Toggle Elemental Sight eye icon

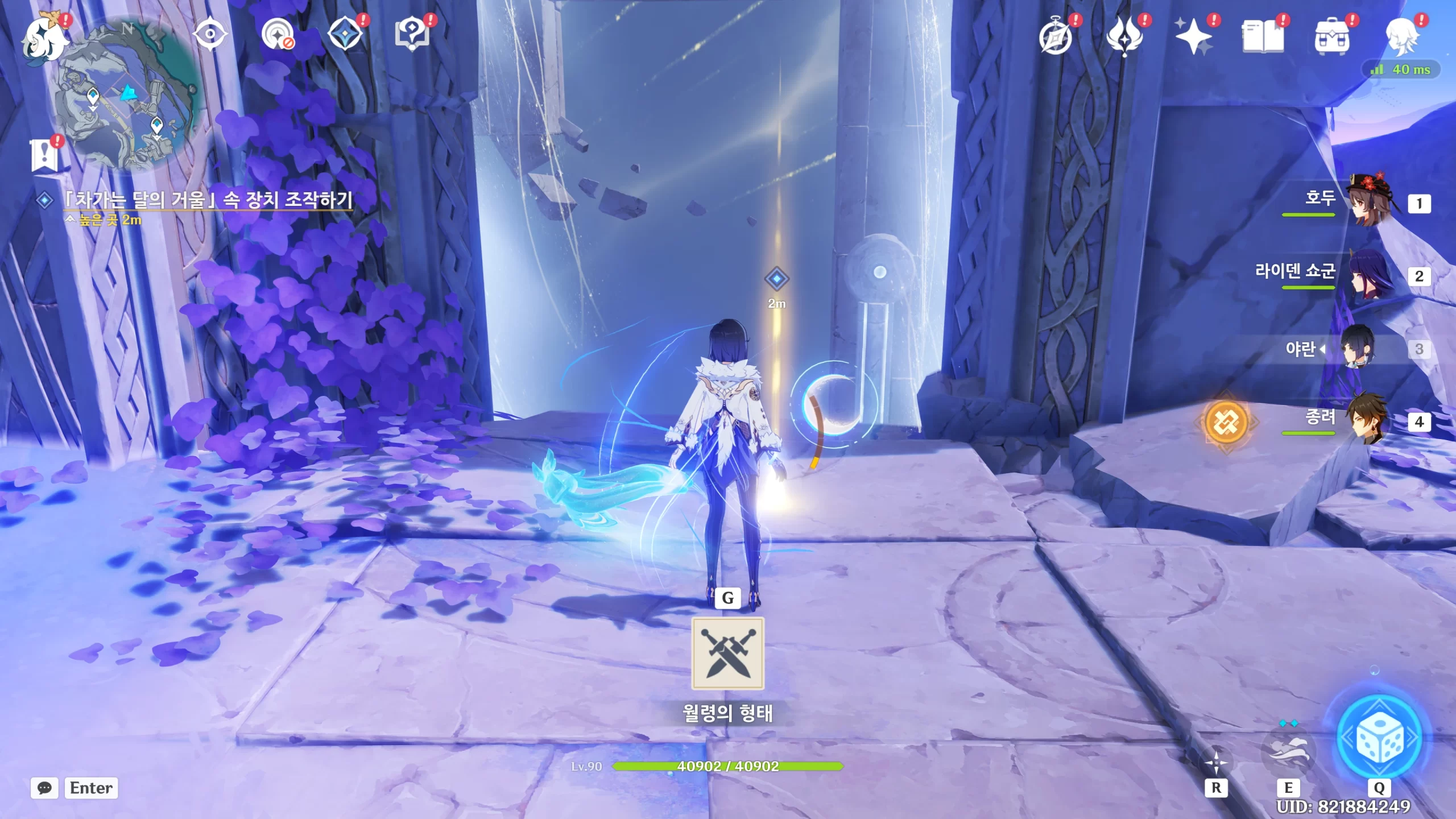coord(210,35)
